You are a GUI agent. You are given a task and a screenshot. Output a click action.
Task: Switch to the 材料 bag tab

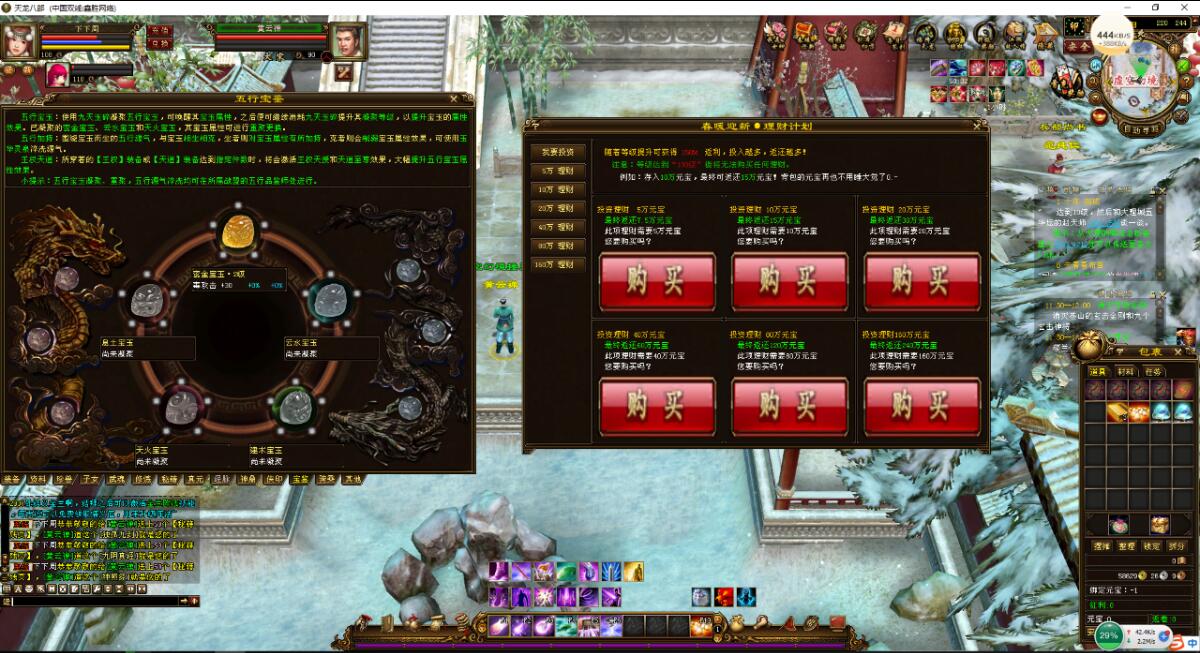pyautogui.click(x=1126, y=371)
